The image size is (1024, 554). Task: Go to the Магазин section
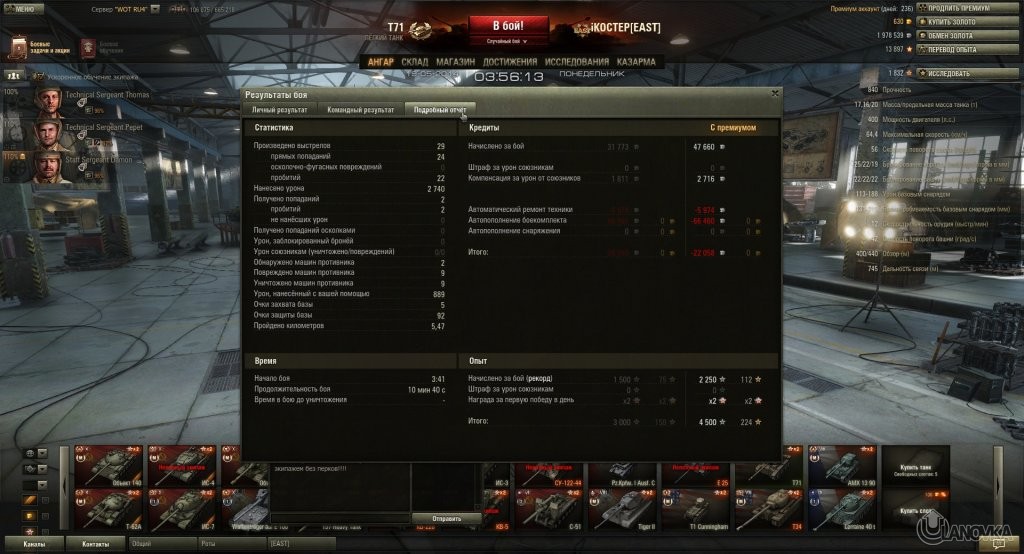455,62
